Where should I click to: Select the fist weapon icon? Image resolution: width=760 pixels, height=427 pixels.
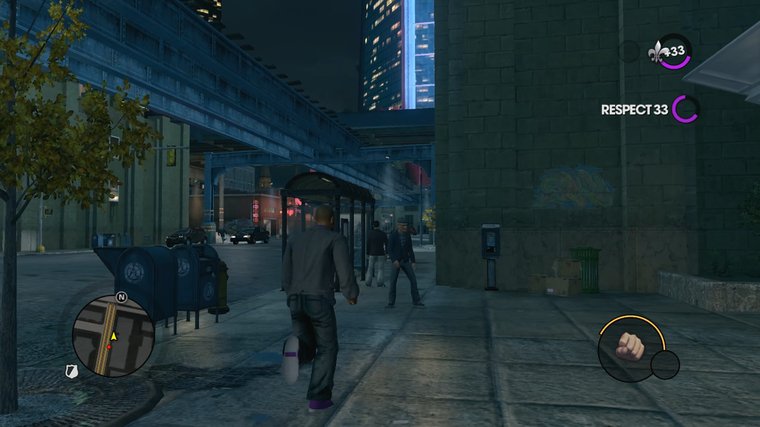(x=631, y=346)
